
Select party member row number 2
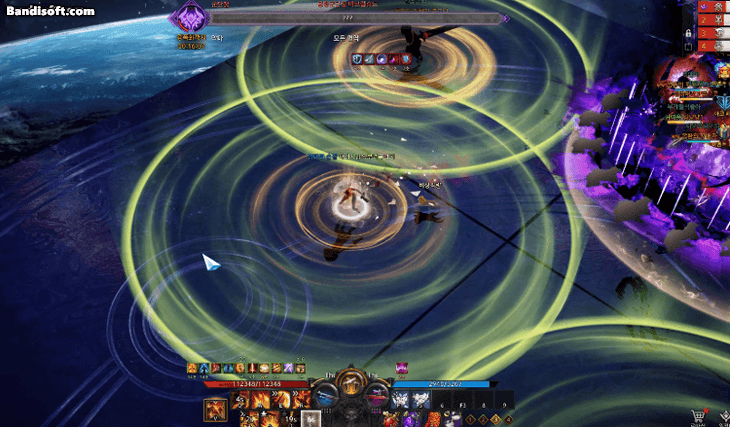coord(702,19)
